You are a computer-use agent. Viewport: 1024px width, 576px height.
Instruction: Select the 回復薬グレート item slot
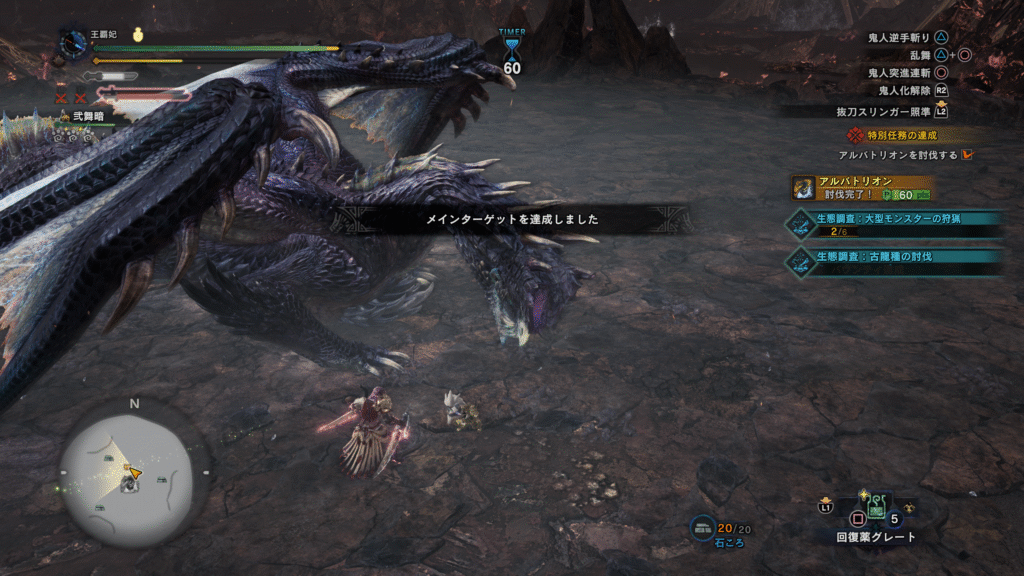click(875, 511)
